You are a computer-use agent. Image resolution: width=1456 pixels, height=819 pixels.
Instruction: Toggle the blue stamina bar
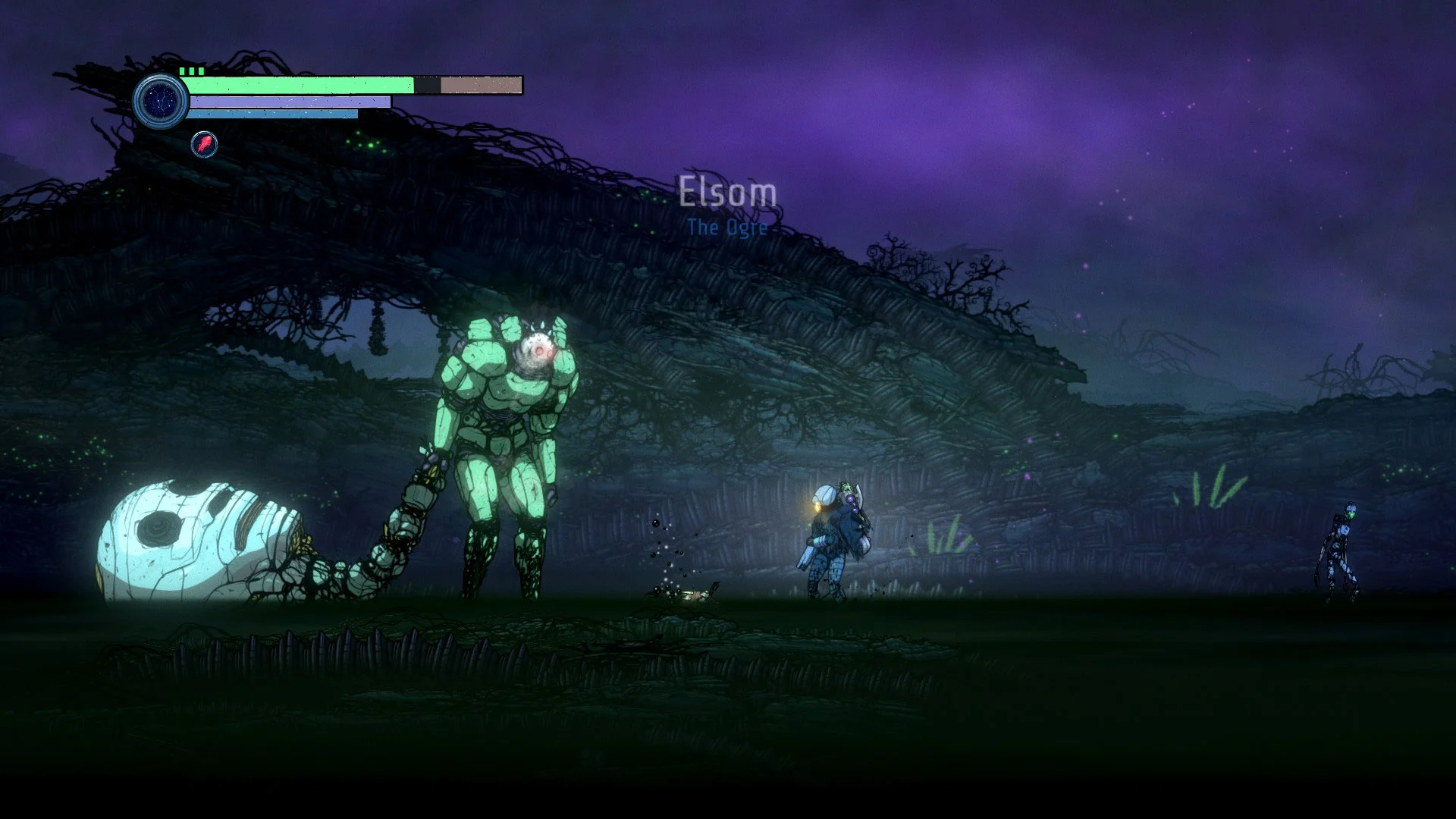273,115
